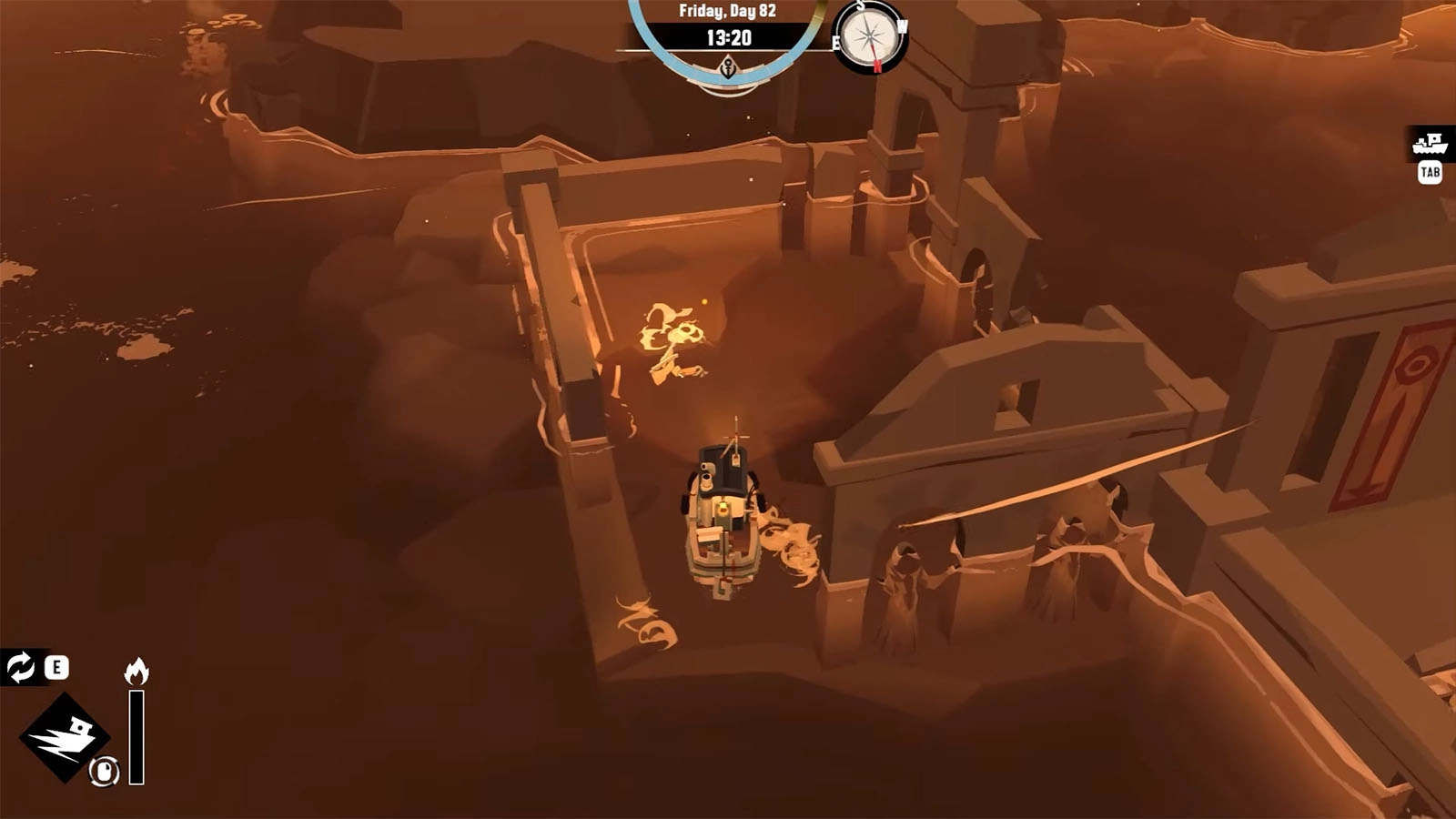Click the boat silhouette inside the TAB panel
Screen dimensions: 1456x819
(1430, 144)
